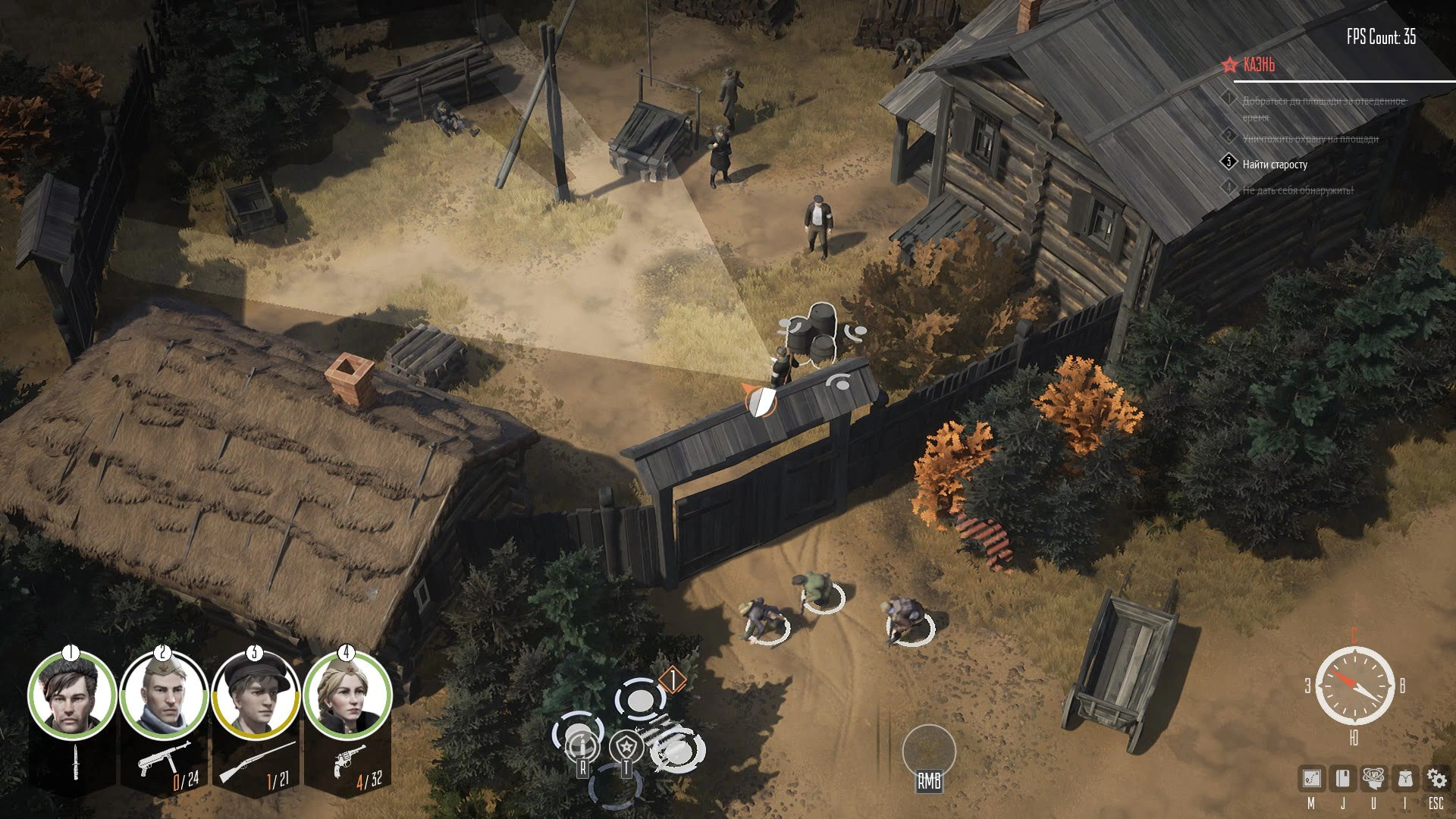
Task: Click the compass dial
Action: tap(1354, 686)
